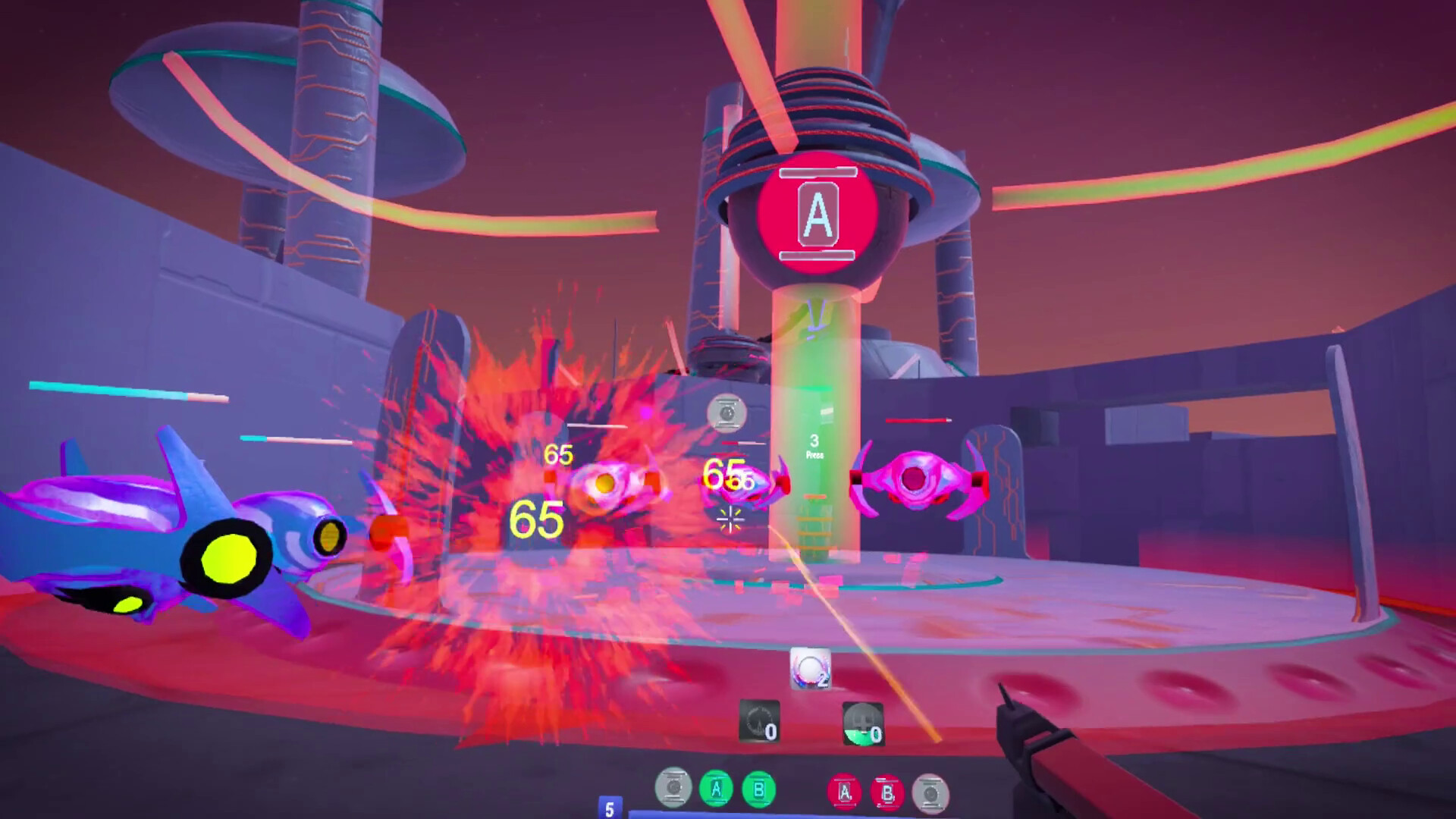Enable the crosshair hit marker

tap(730, 518)
